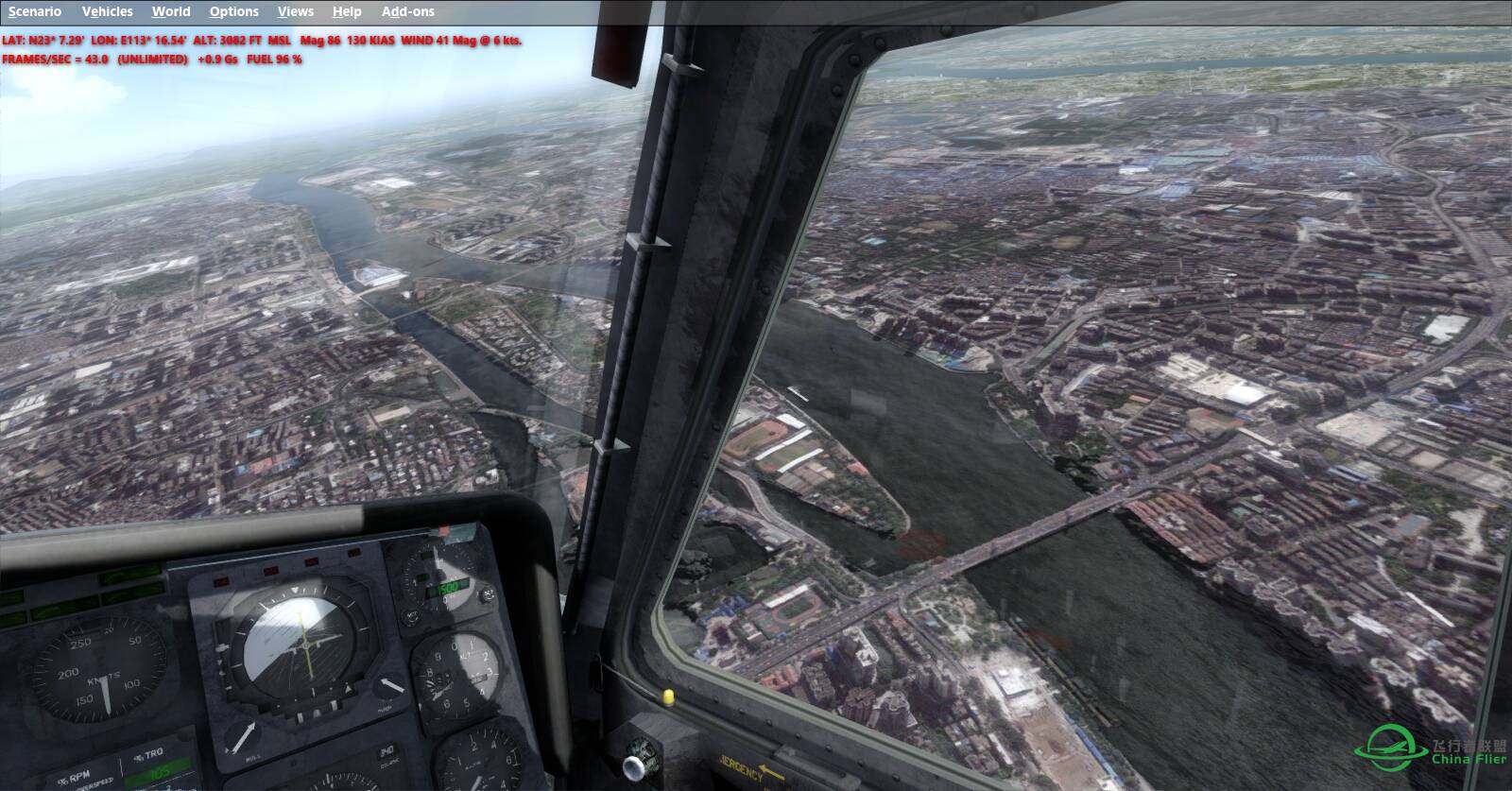Show the Options menu
This screenshot has height=791, width=1512.
tap(234, 11)
